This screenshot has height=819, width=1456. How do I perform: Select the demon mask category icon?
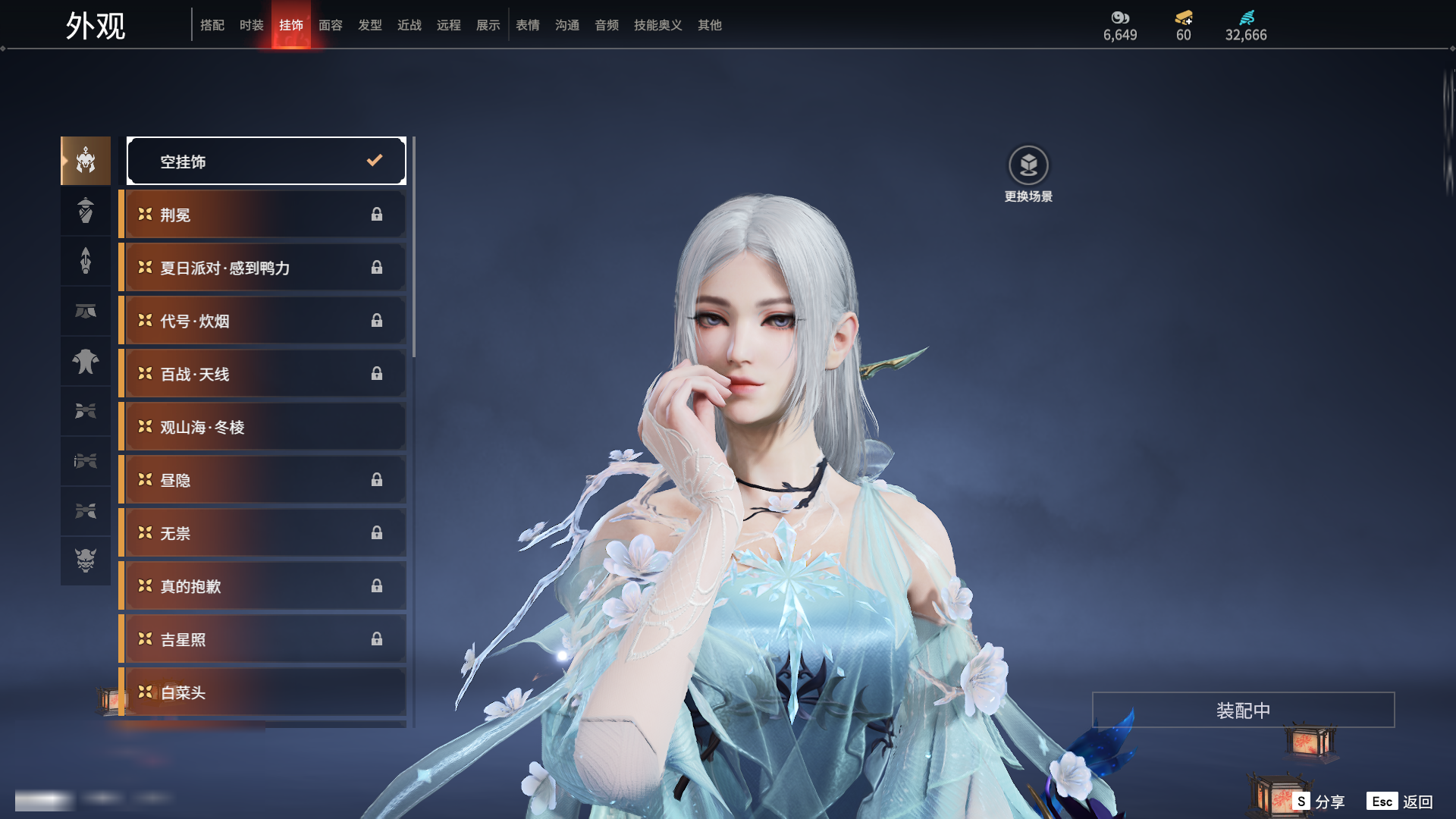86,560
